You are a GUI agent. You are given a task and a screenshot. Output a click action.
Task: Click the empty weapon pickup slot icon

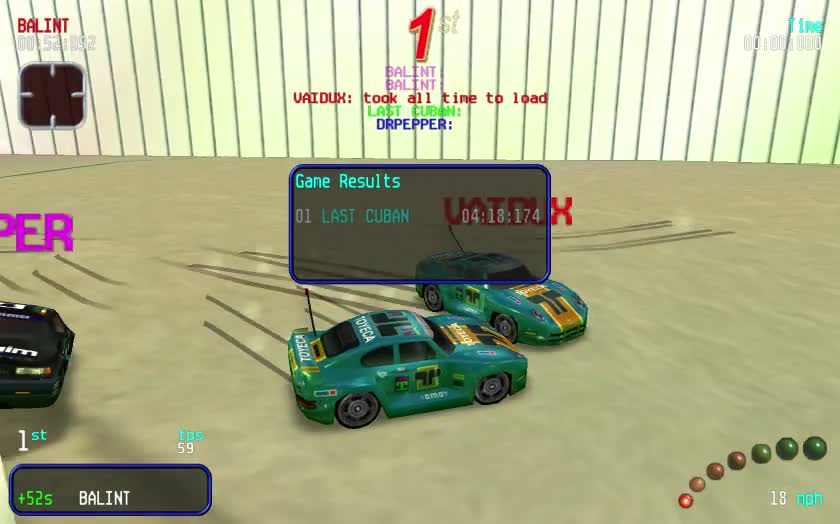coord(52,95)
